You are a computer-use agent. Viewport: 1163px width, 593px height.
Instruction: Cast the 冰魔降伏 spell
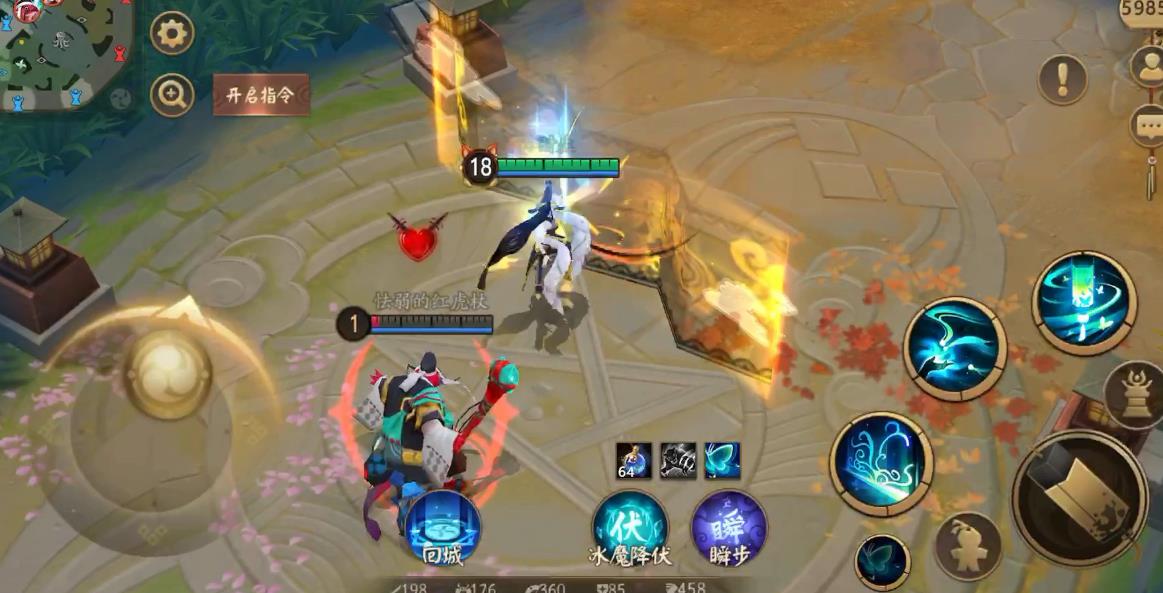(630, 528)
